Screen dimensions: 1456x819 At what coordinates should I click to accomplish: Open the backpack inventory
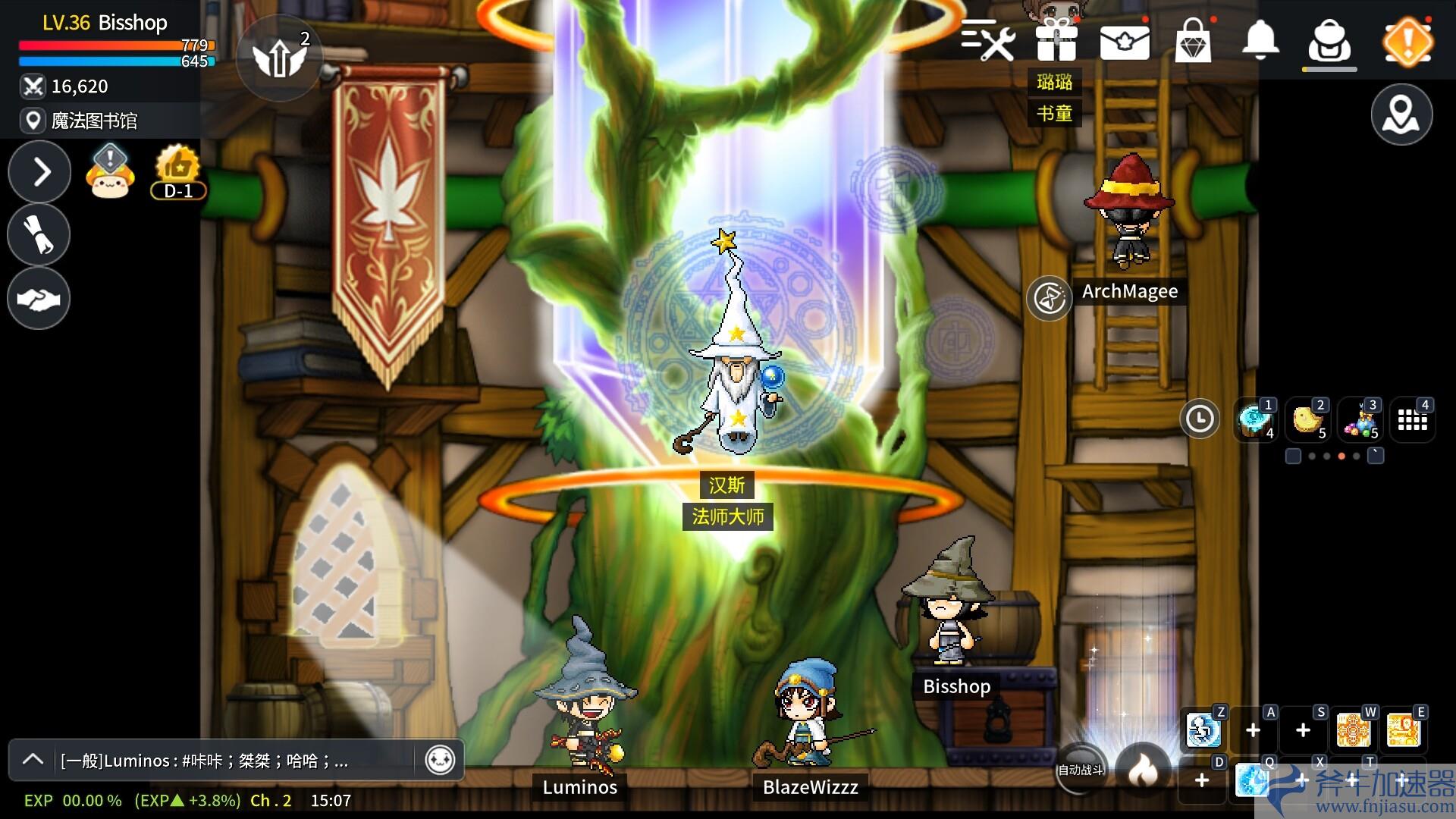click(x=1329, y=42)
